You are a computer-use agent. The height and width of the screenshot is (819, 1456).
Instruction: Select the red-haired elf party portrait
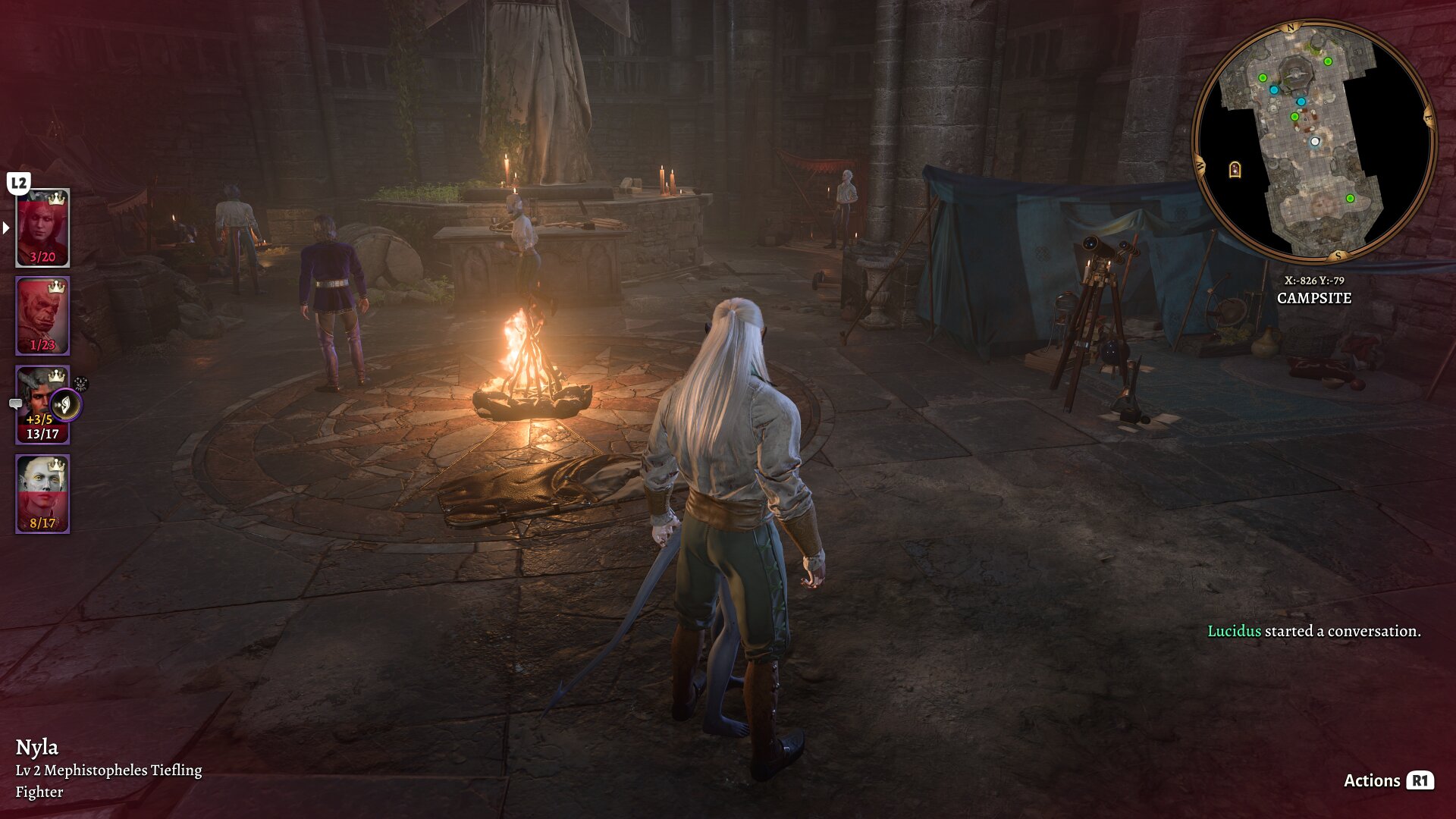tap(42, 227)
